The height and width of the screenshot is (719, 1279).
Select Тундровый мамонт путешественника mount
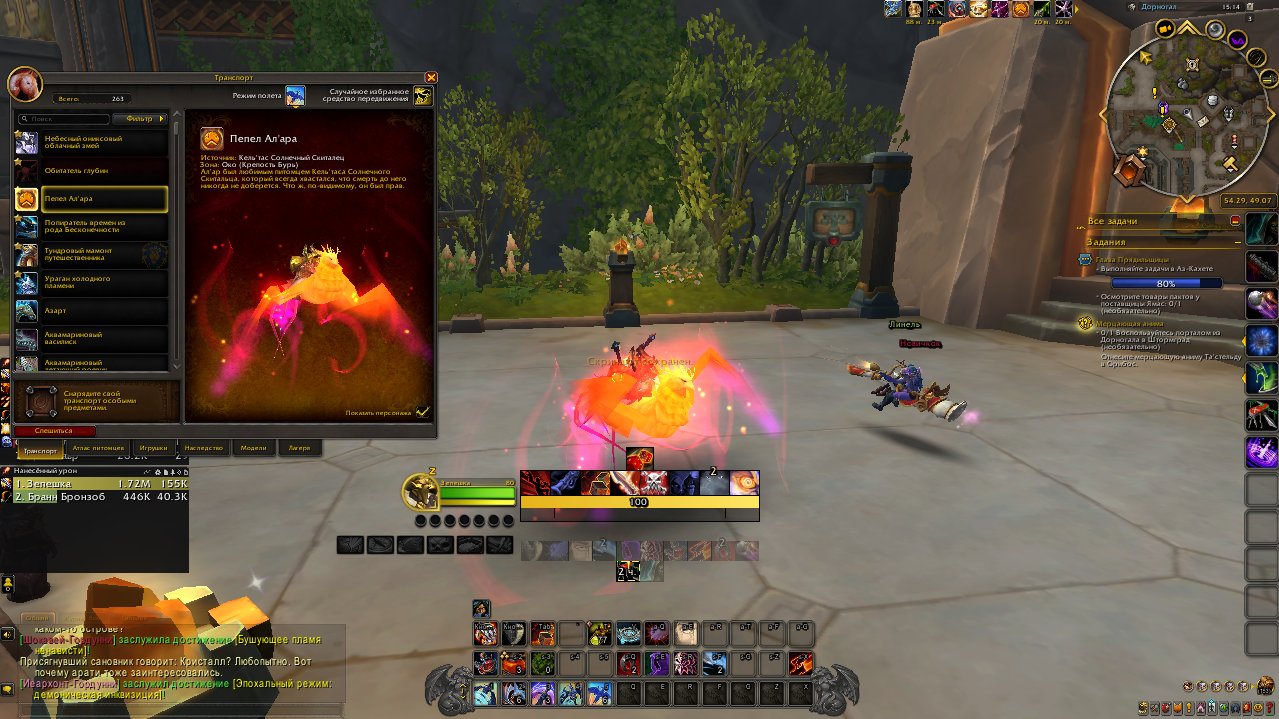91,255
